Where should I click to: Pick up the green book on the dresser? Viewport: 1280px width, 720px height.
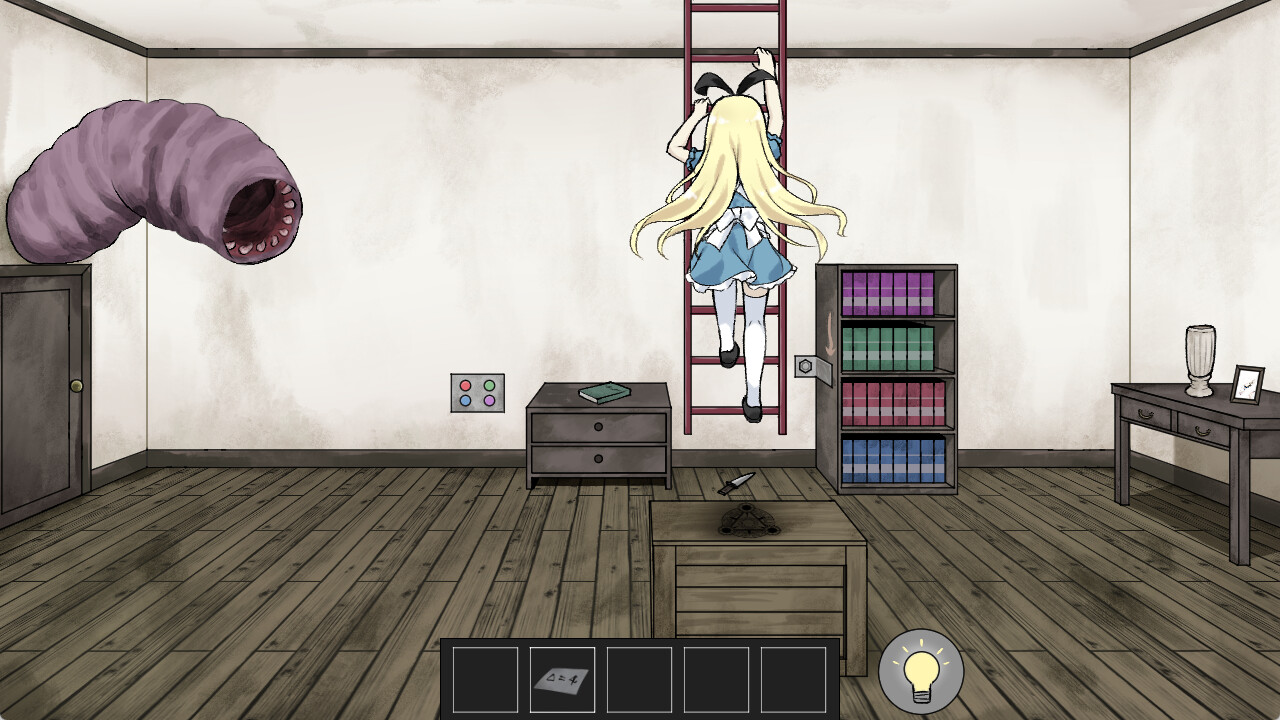604,390
